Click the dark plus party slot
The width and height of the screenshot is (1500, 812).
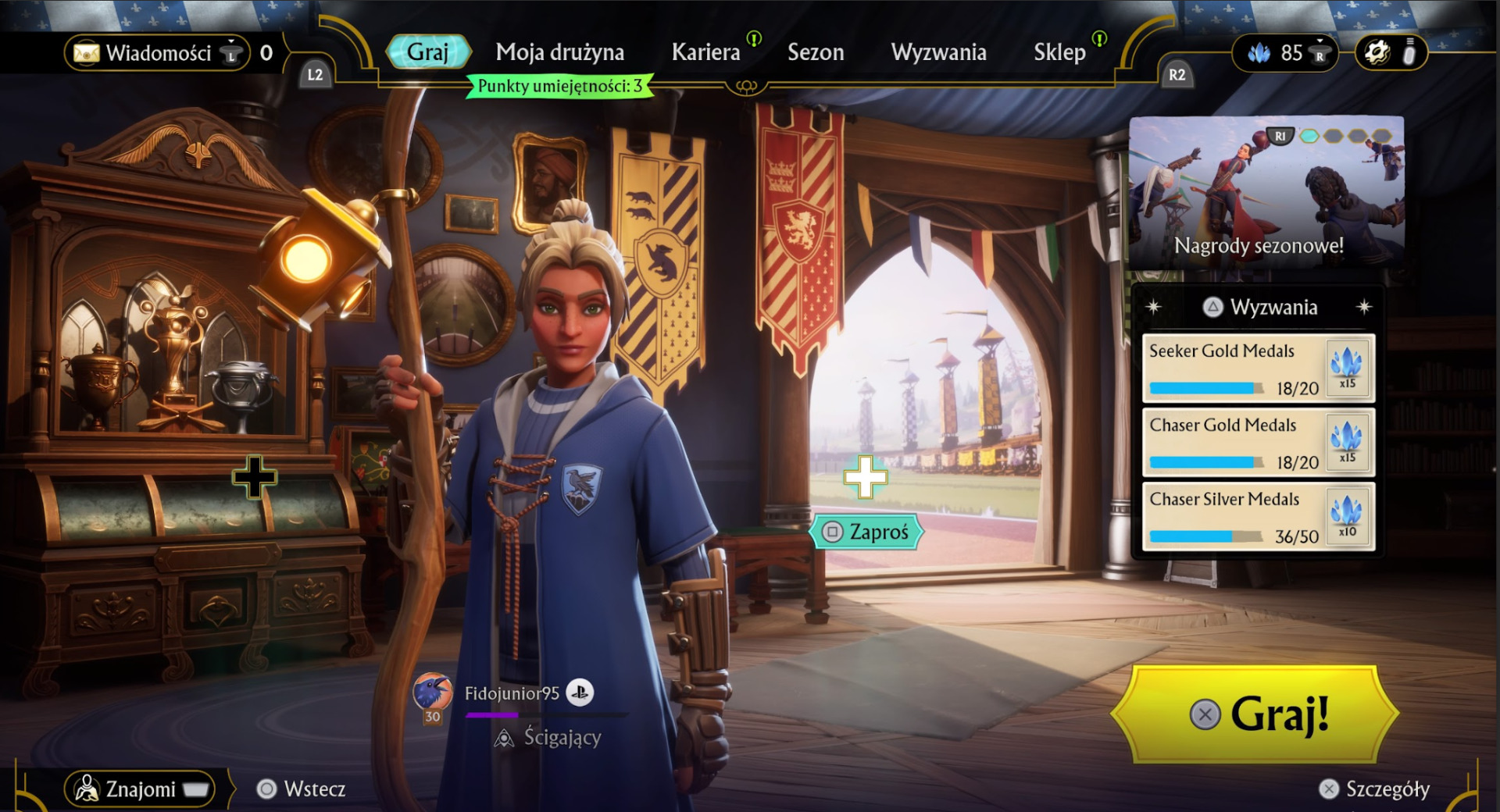(x=254, y=477)
